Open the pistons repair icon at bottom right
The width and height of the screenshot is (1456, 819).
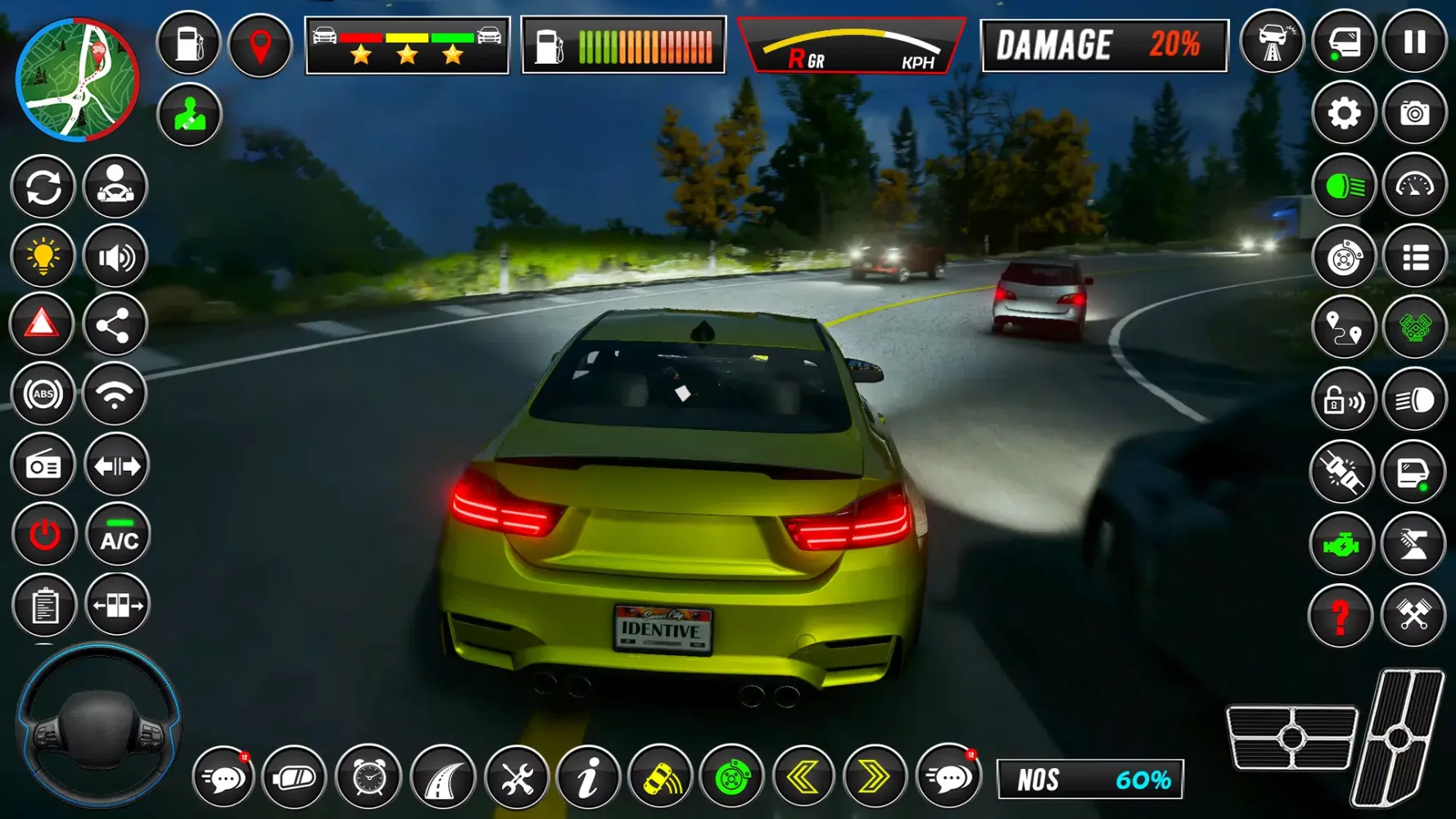point(1413,613)
